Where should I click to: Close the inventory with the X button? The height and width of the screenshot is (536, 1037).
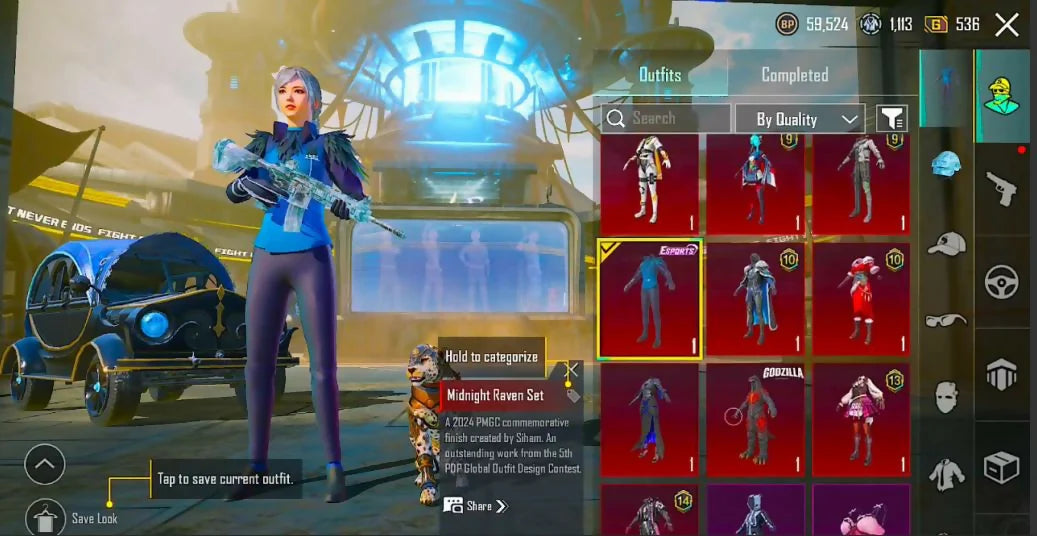1007,25
